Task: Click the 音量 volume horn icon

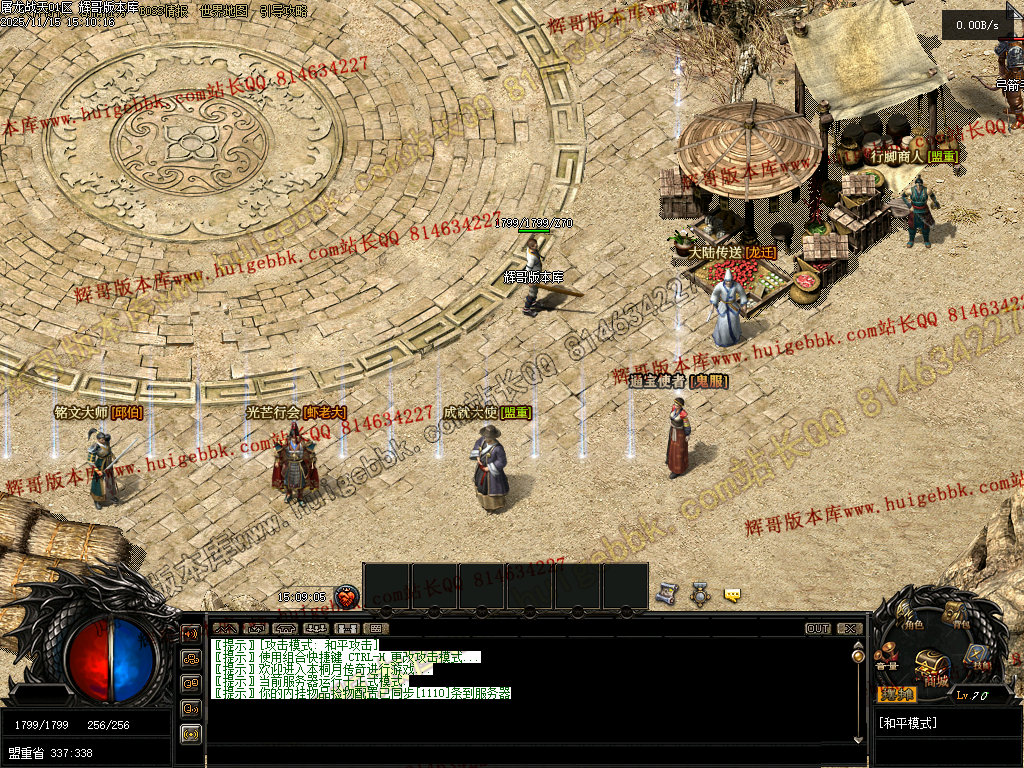Action: 886,660
